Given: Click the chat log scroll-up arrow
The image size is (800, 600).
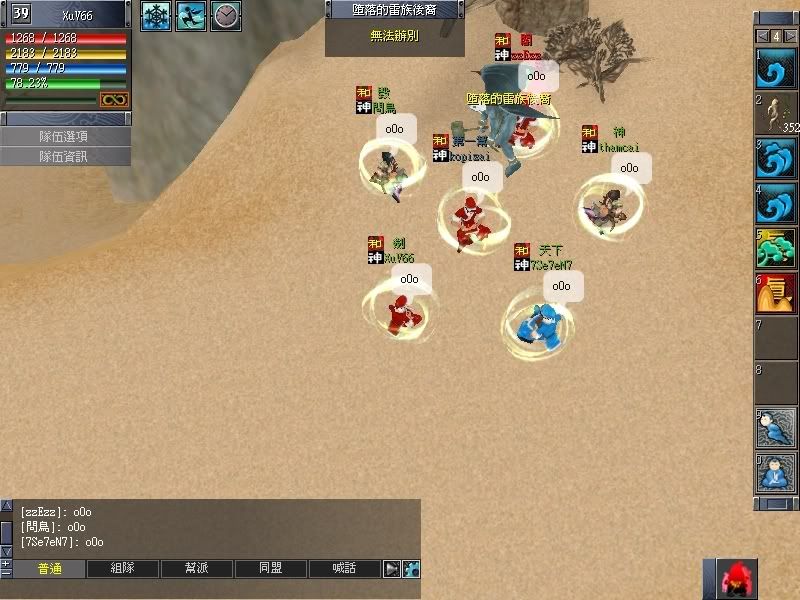Looking at the screenshot, I should click(x=7, y=507).
